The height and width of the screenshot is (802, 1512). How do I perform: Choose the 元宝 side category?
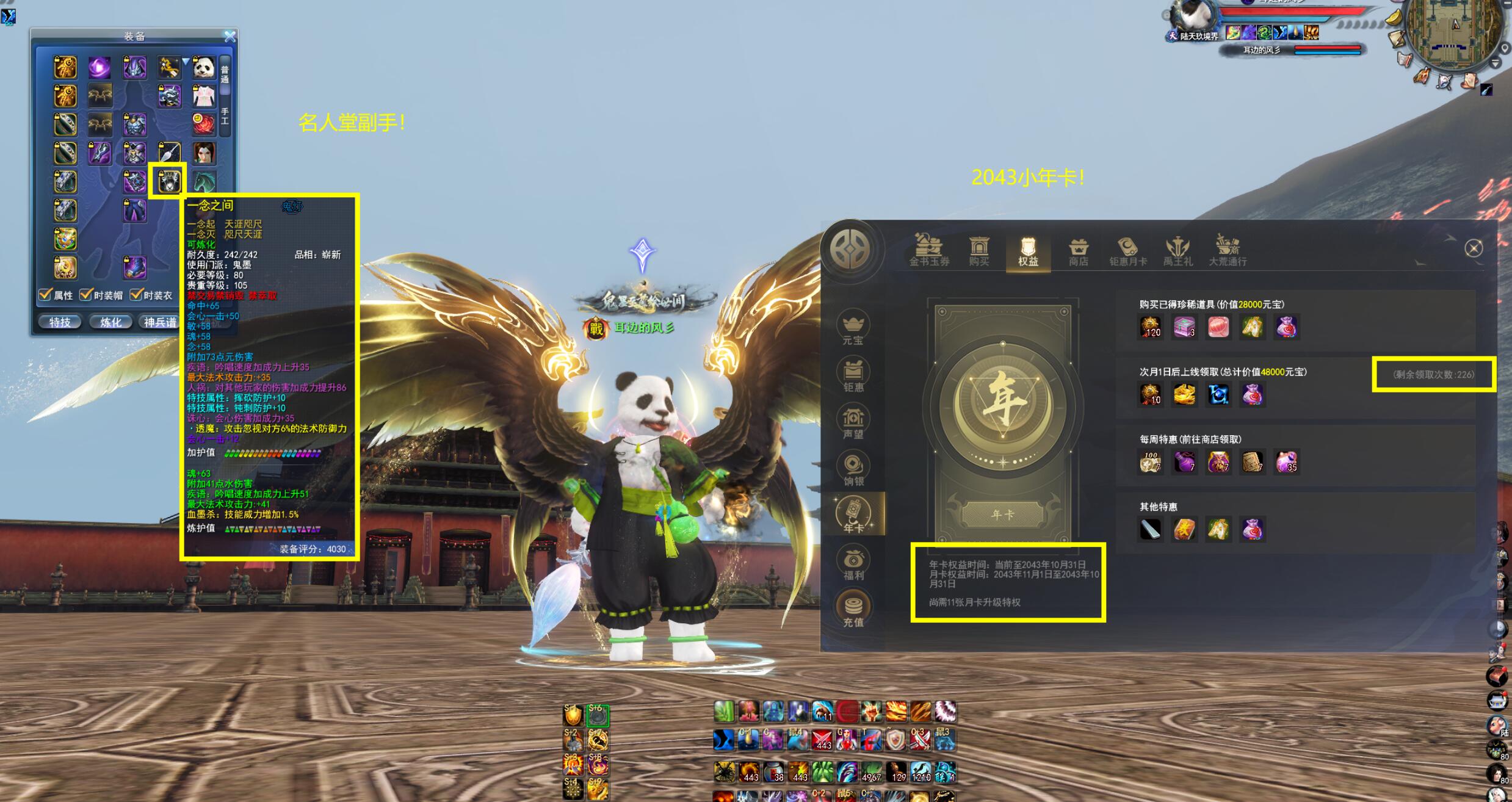[x=853, y=328]
